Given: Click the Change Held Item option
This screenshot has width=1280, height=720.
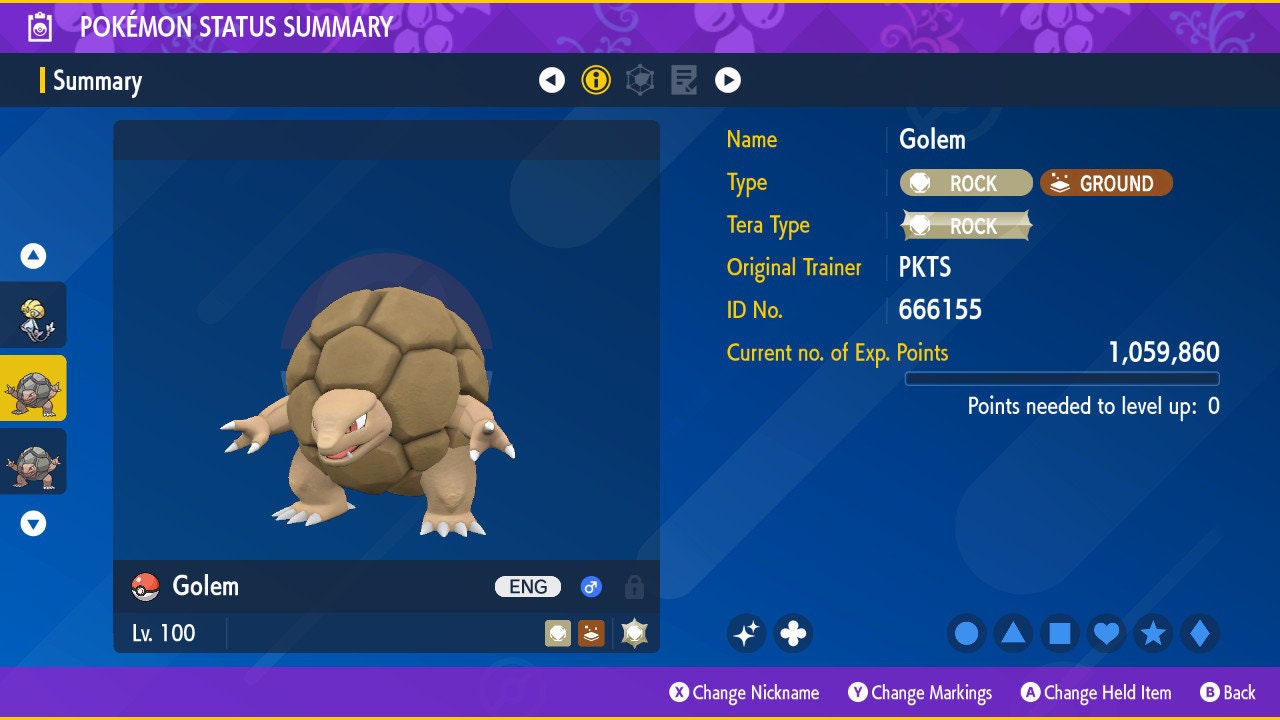Looking at the screenshot, I should 1096,692.
